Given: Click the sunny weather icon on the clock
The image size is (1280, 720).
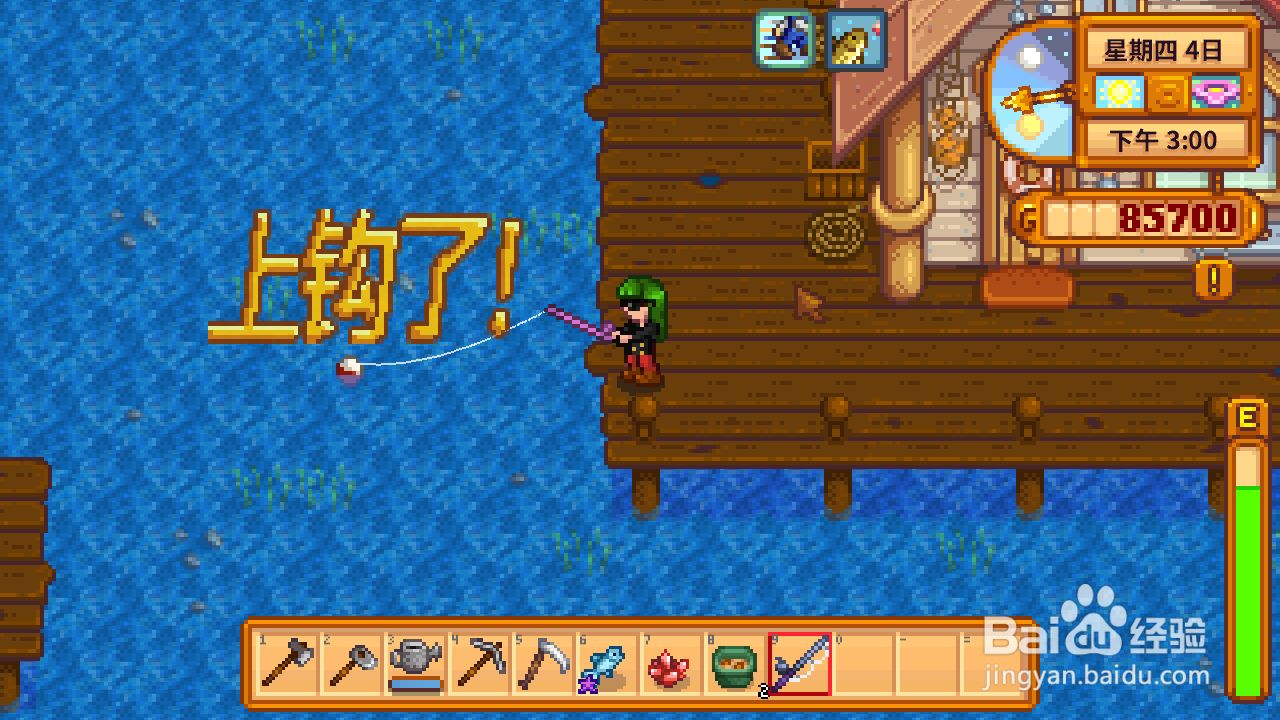Looking at the screenshot, I should click(1120, 92).
